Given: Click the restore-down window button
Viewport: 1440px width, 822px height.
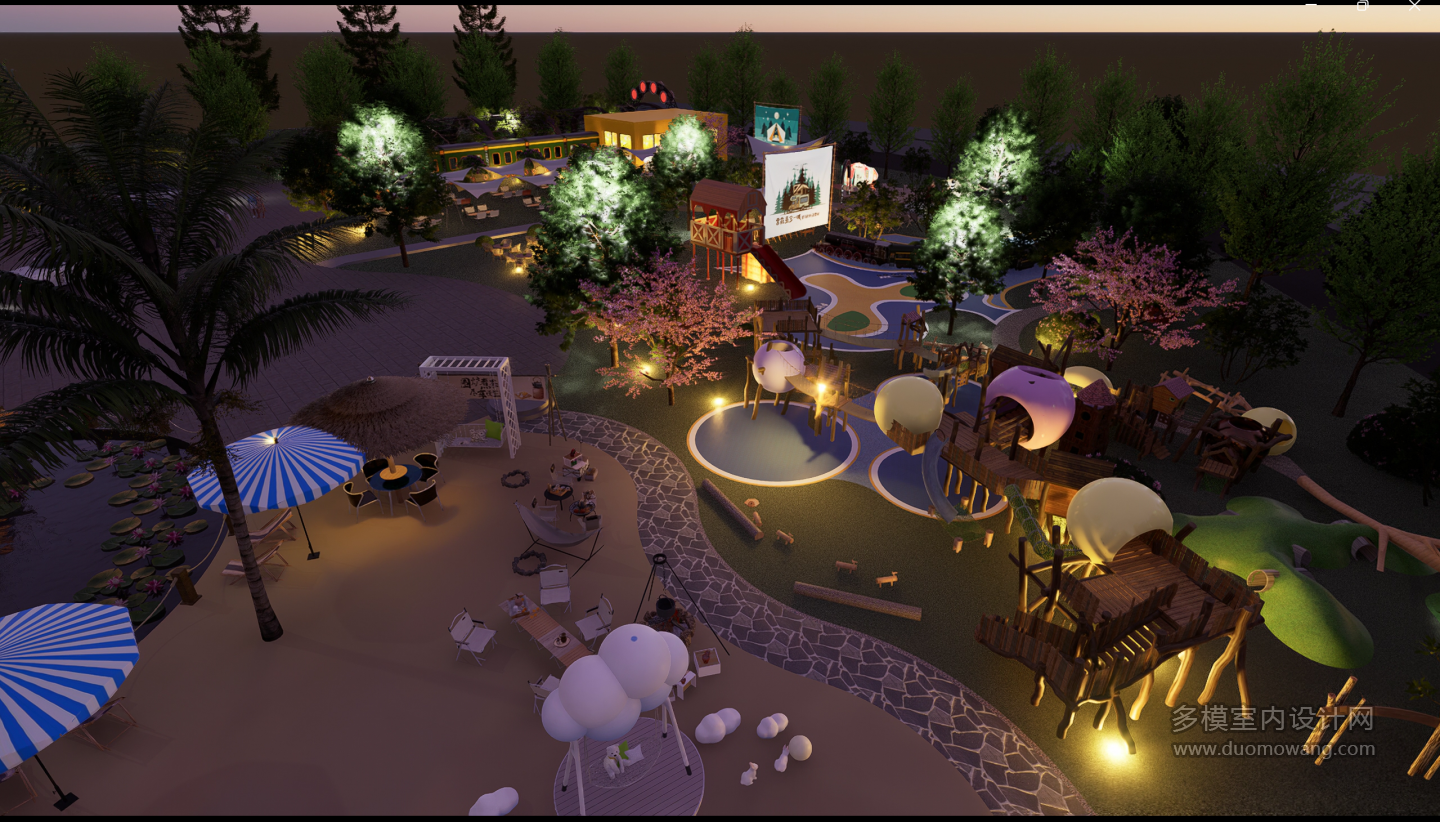Looking at the screenshot, I should pos(1362,4).
